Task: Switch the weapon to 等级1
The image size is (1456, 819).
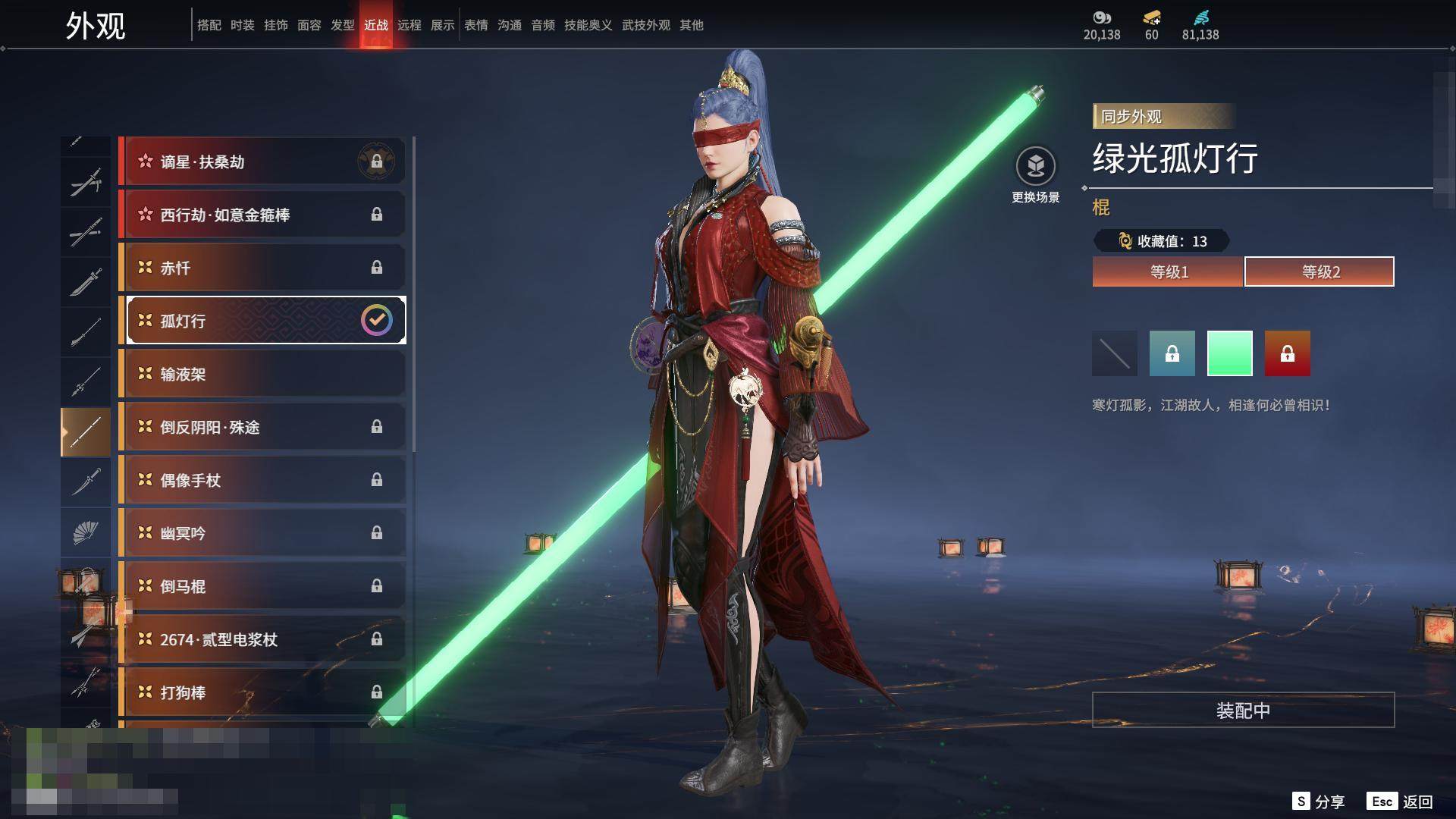Action: point(1168,271)
